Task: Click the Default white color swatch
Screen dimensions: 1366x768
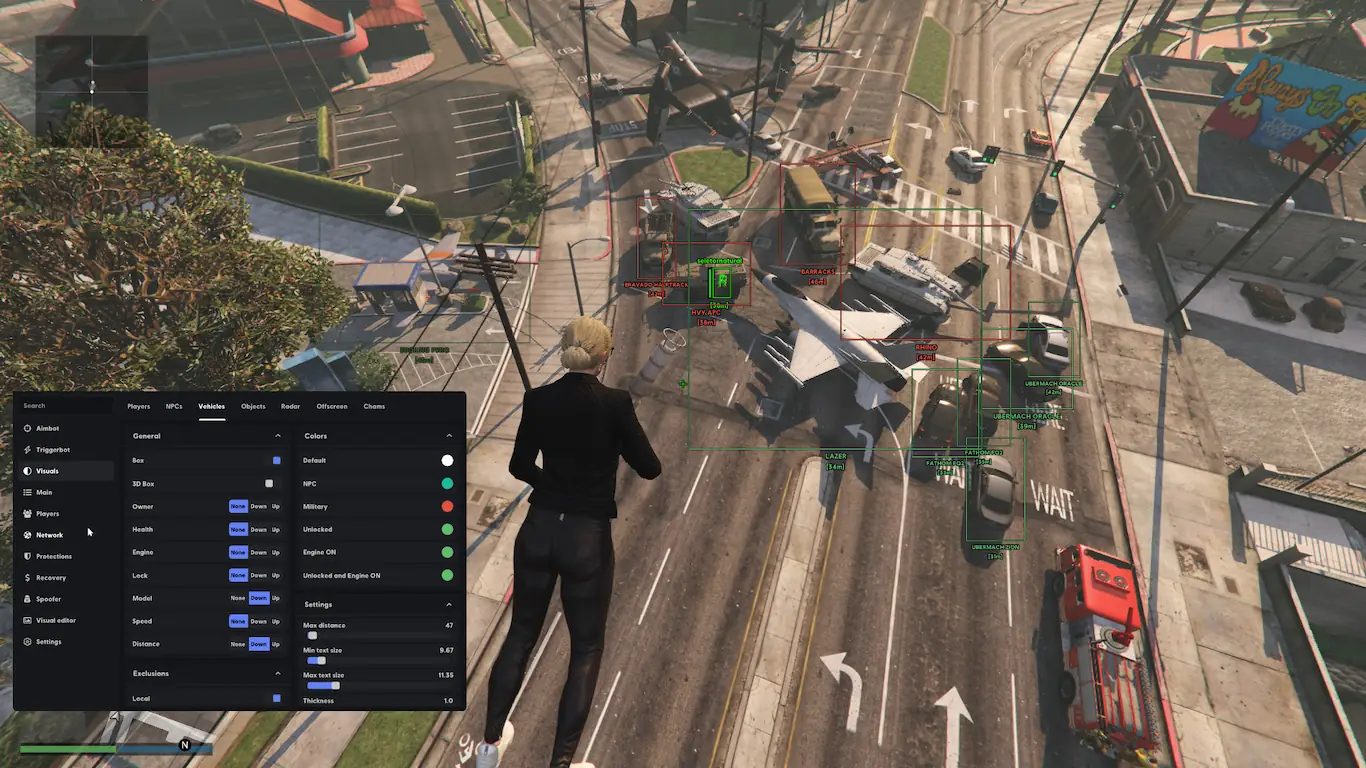Action: click(x=447, y=460)
